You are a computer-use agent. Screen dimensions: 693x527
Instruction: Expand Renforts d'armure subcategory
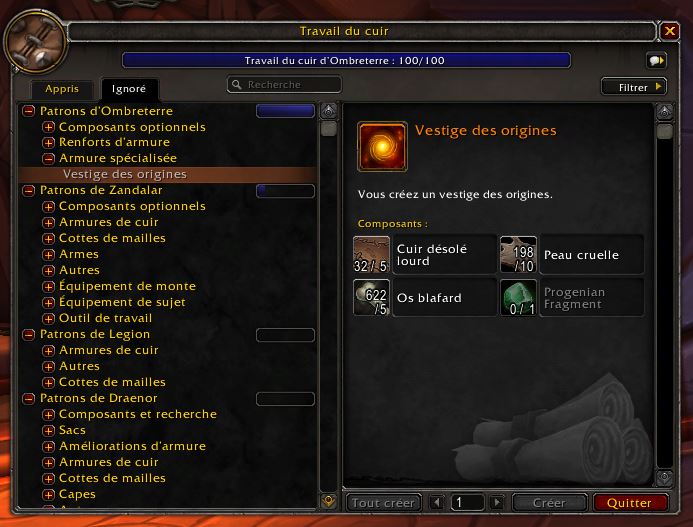point(48,143)
